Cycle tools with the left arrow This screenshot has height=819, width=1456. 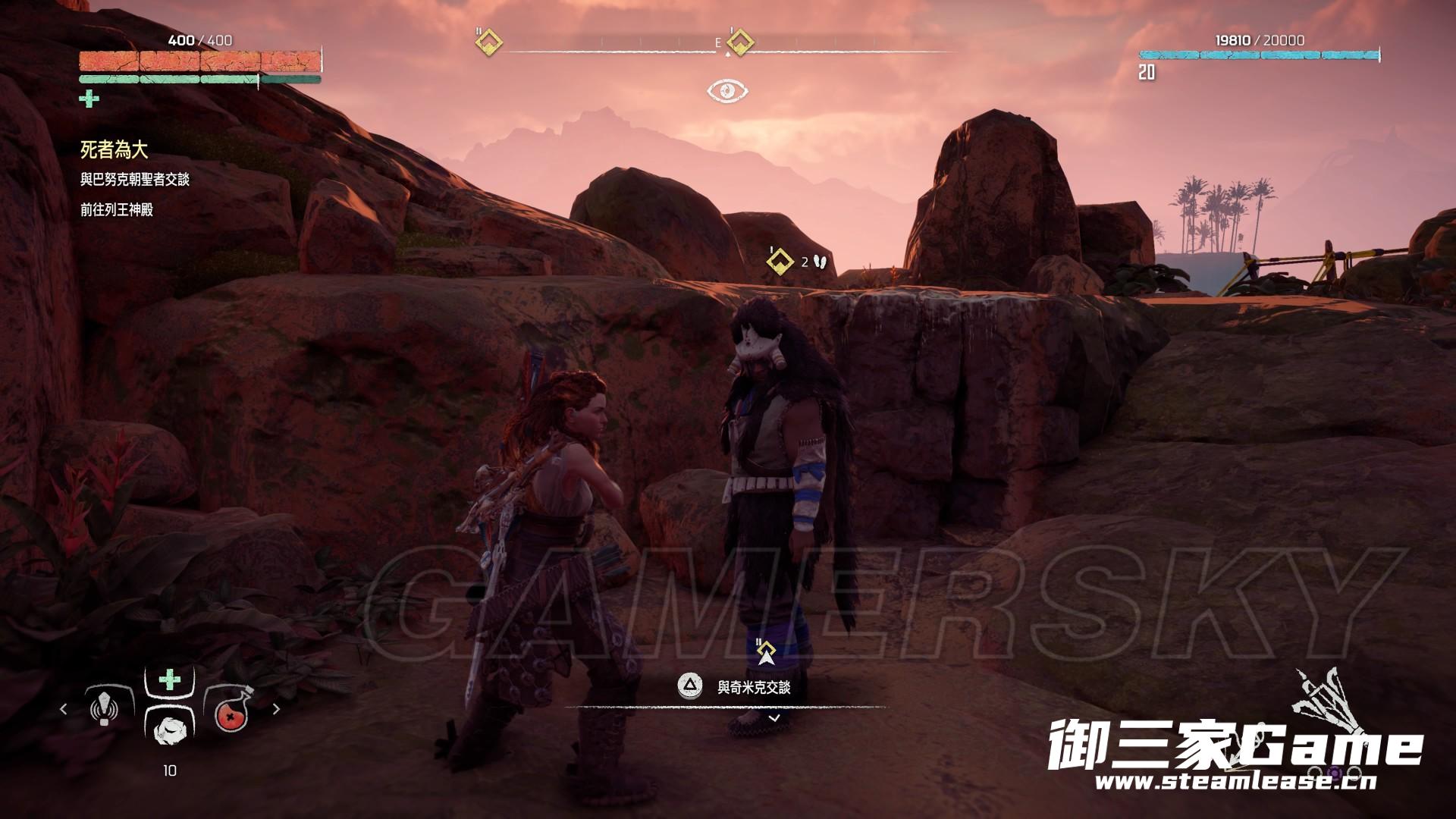coord(64,709)
